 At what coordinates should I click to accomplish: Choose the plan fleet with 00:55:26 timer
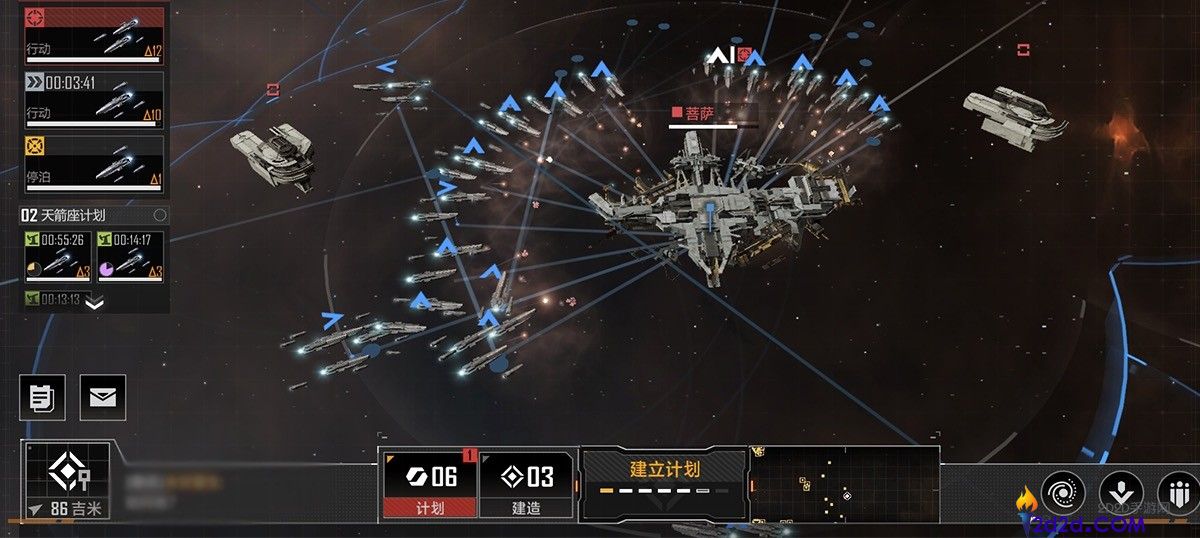tap(58, 257)
